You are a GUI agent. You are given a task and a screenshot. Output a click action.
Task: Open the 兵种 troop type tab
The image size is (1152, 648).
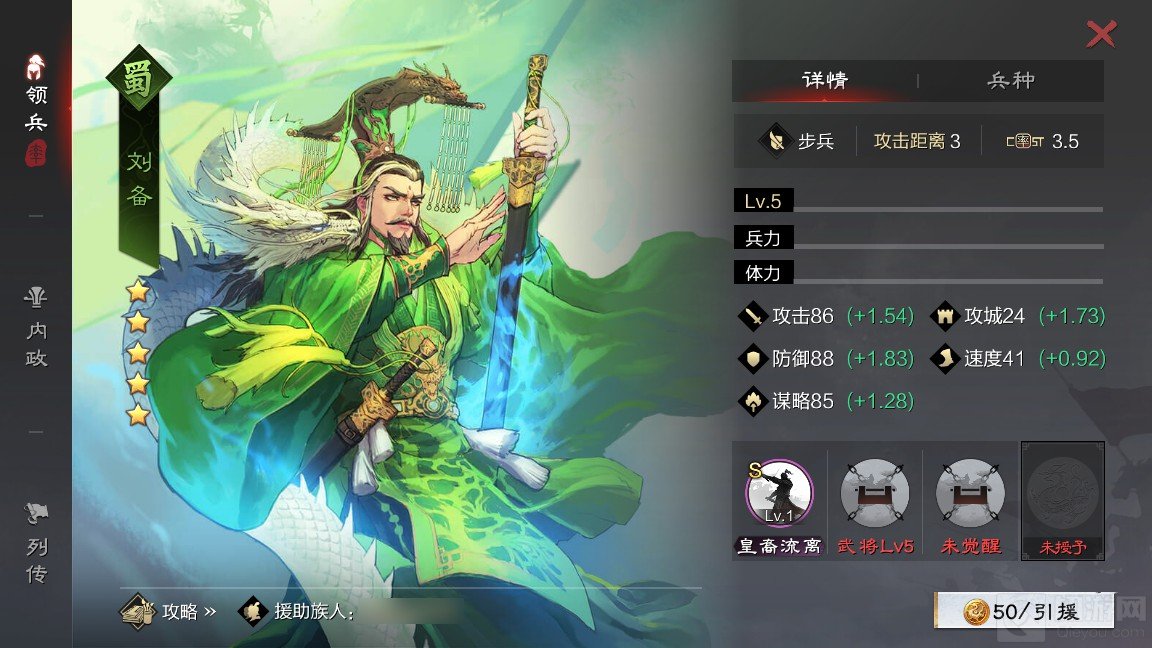click(x=1011, y=81)
